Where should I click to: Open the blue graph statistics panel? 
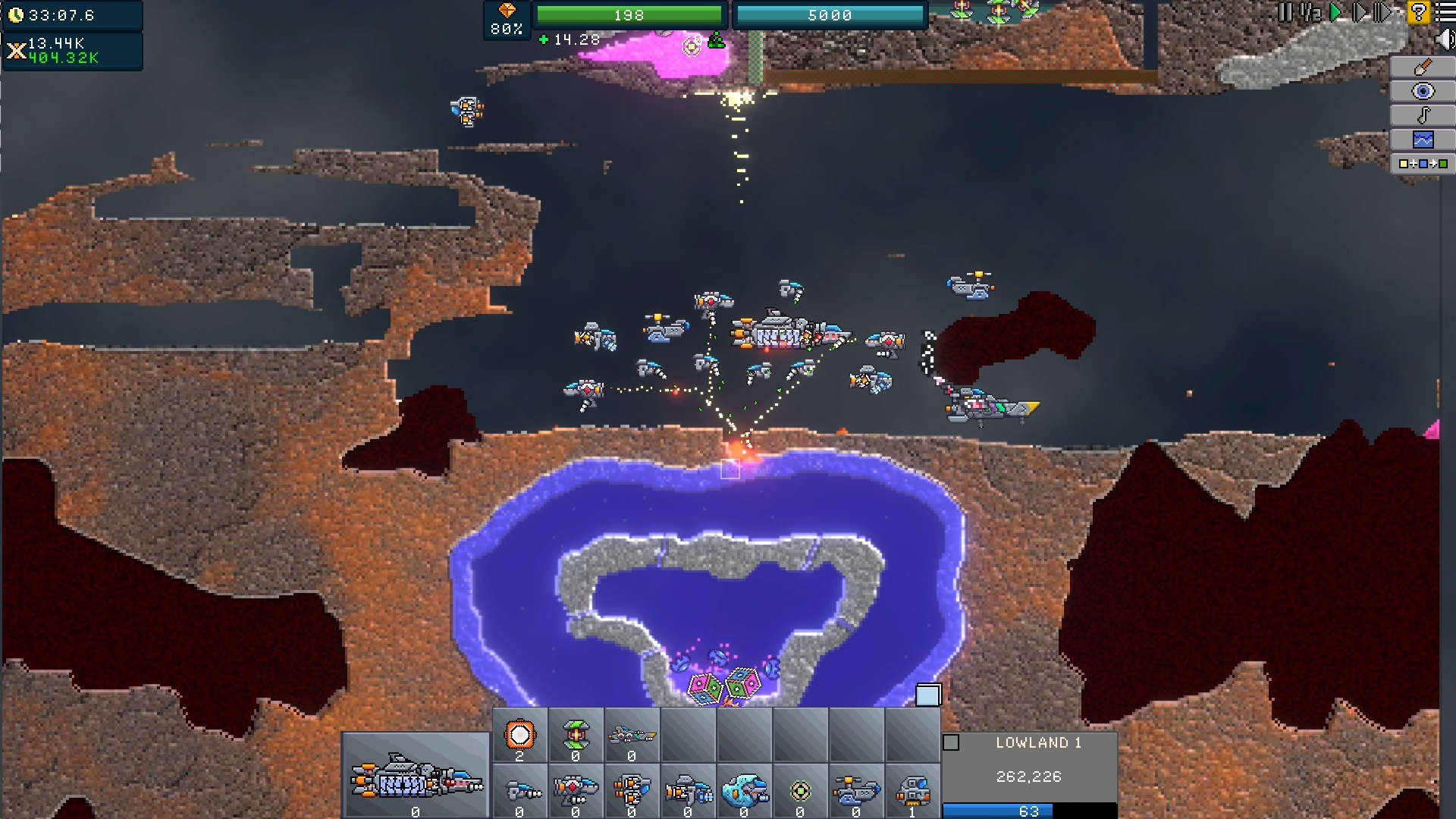point(1423,140)
